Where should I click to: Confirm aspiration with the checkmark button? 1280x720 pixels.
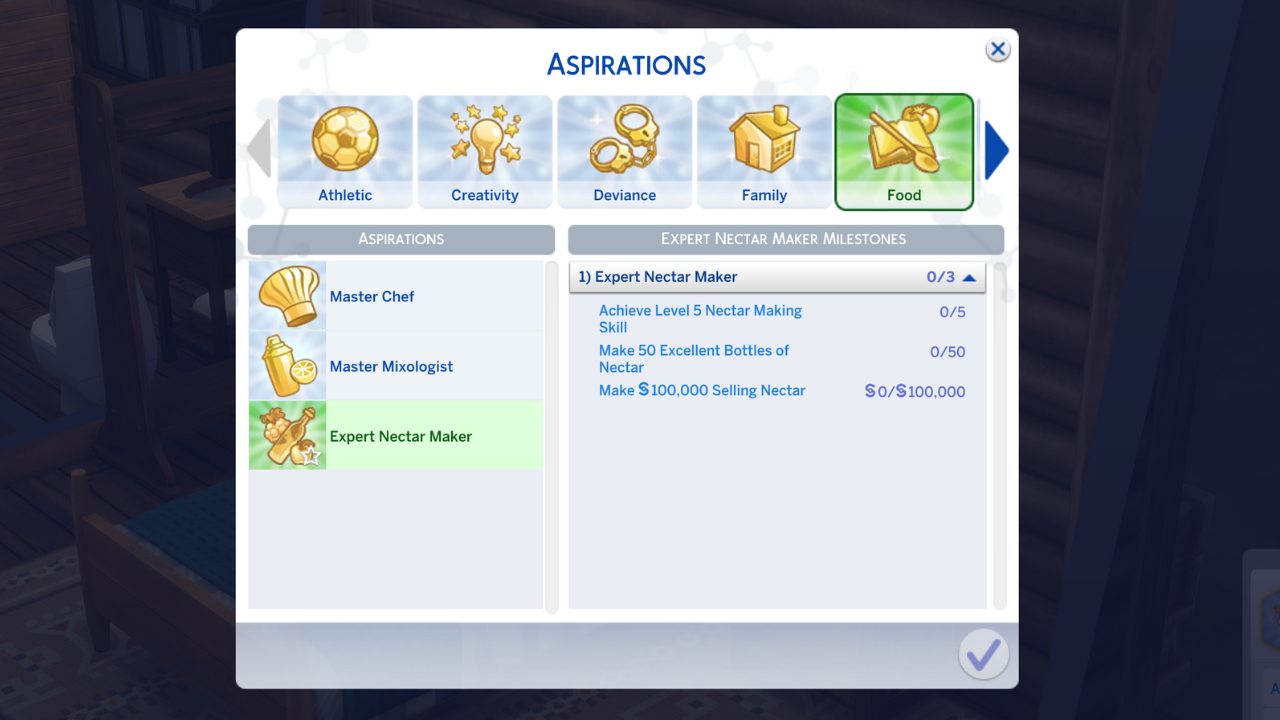(x=983, y=653)
